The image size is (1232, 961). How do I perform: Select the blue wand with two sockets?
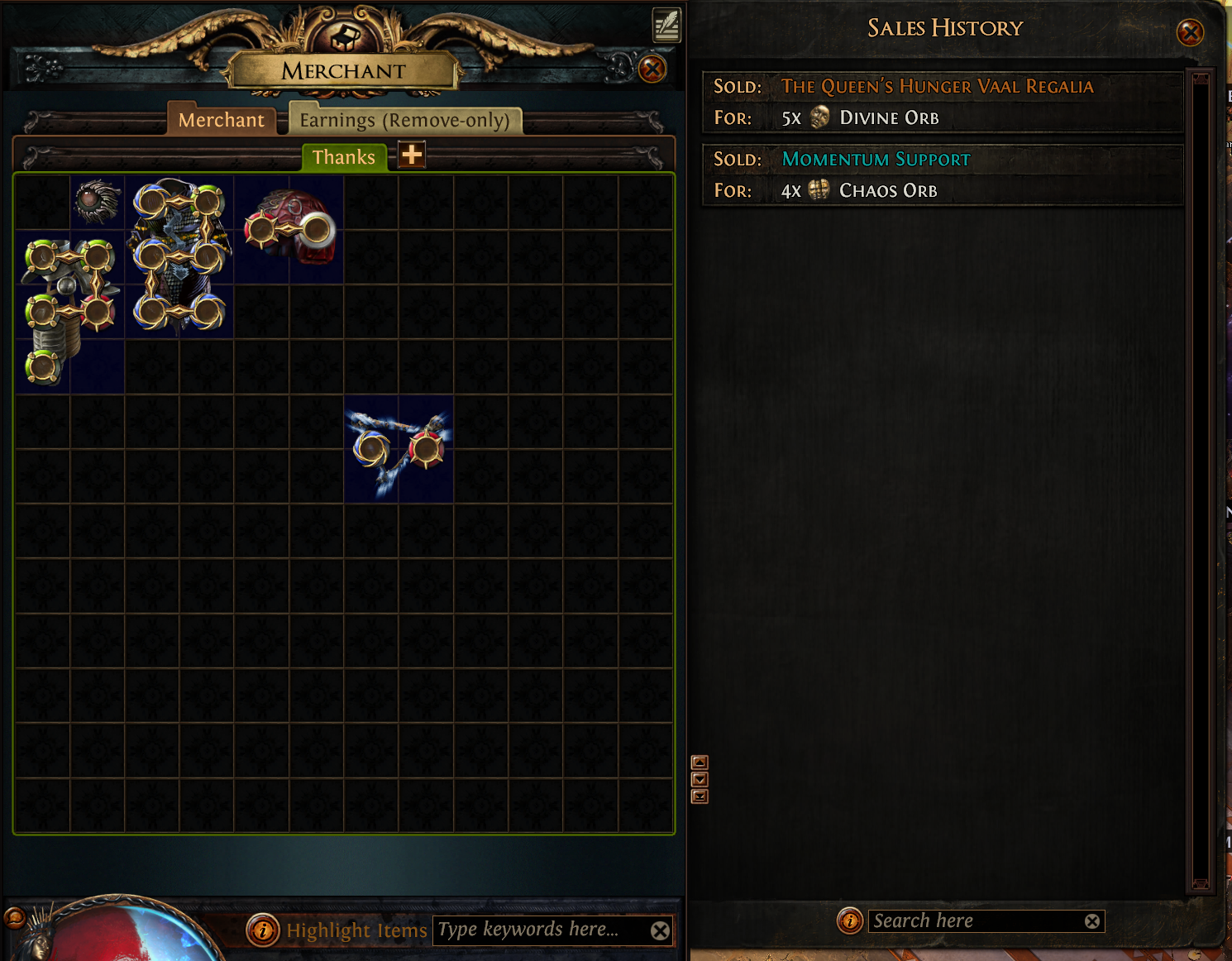point(399,449)
